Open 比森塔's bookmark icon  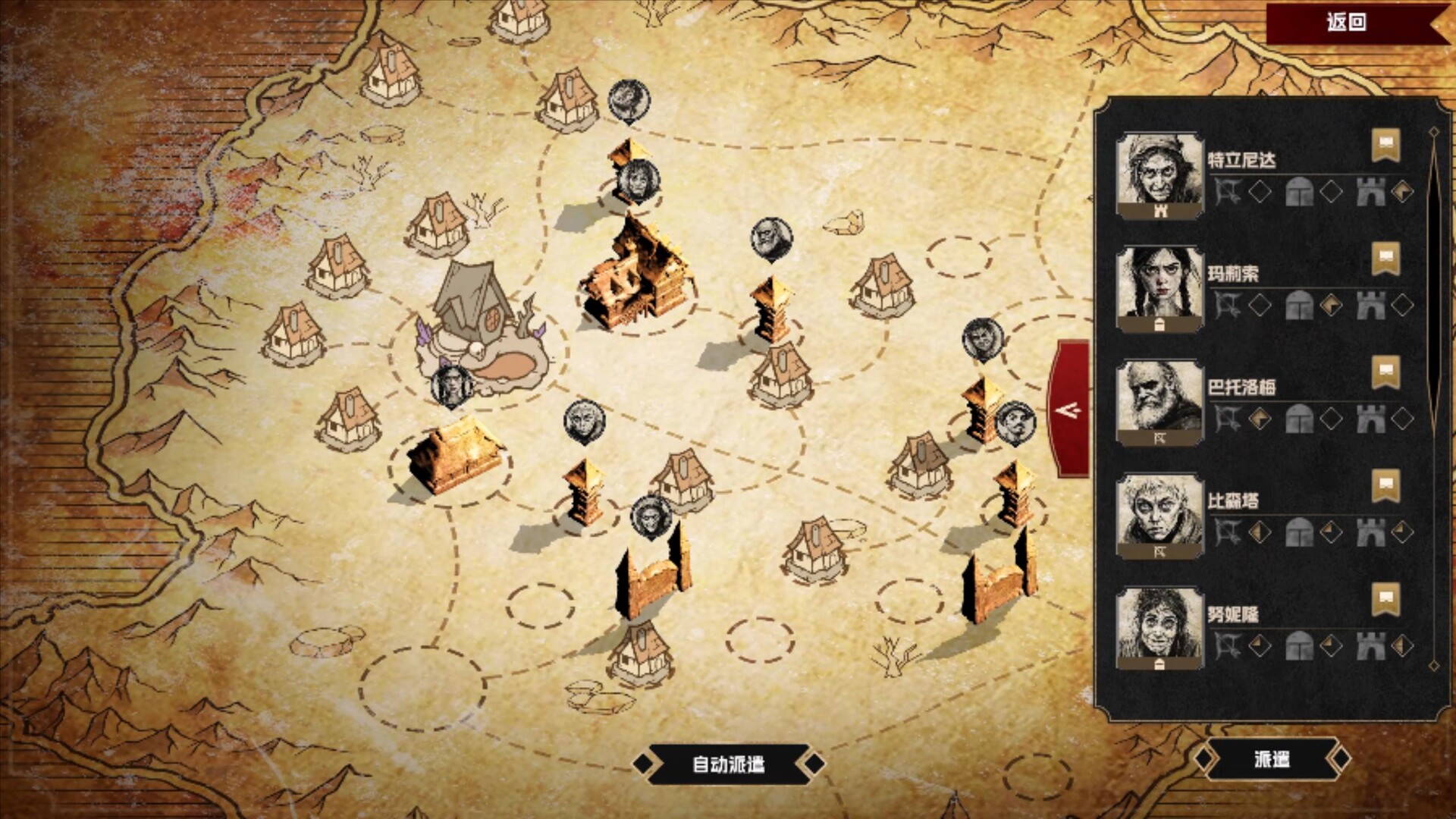1385,485
